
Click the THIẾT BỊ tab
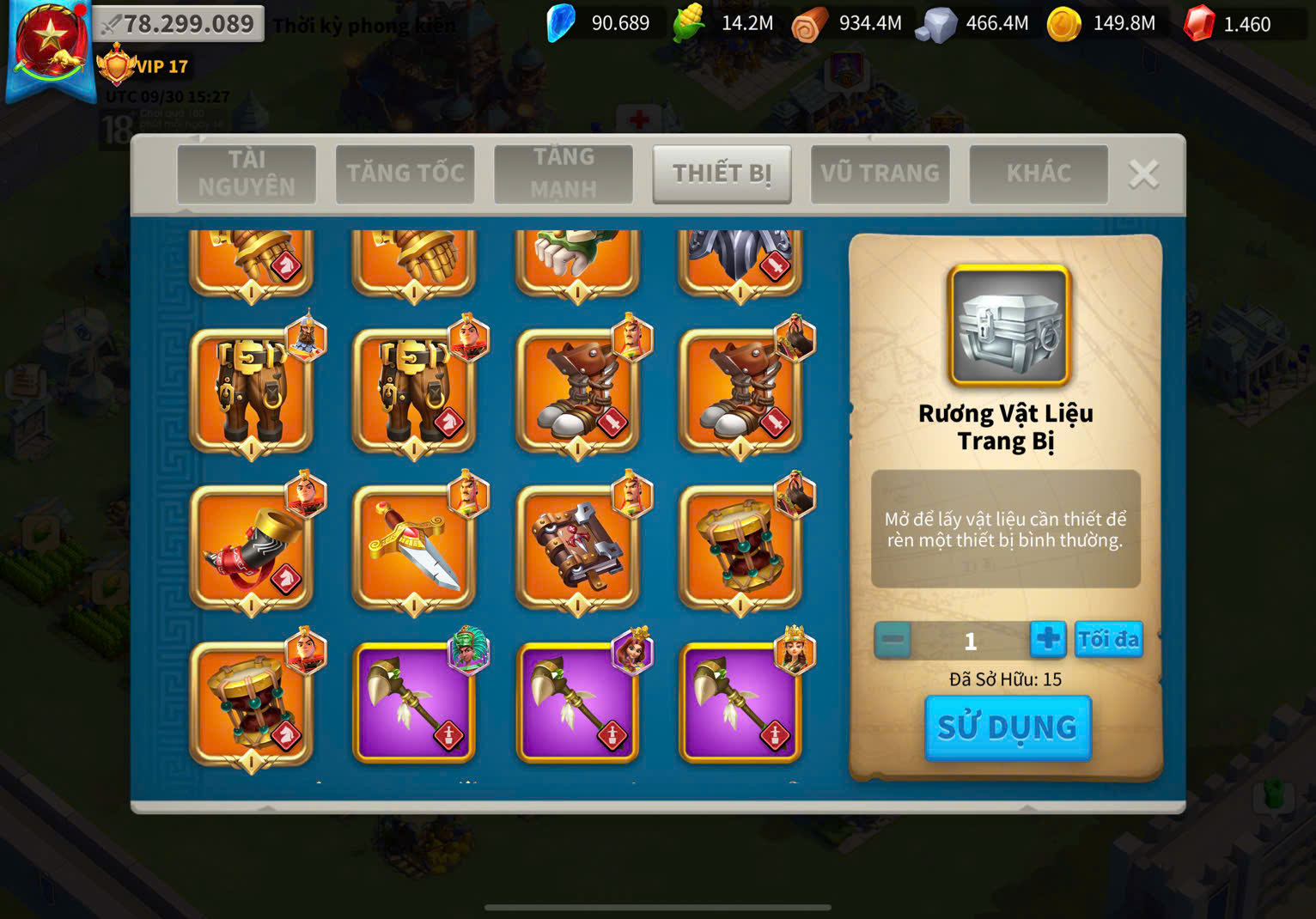[722, 173]
